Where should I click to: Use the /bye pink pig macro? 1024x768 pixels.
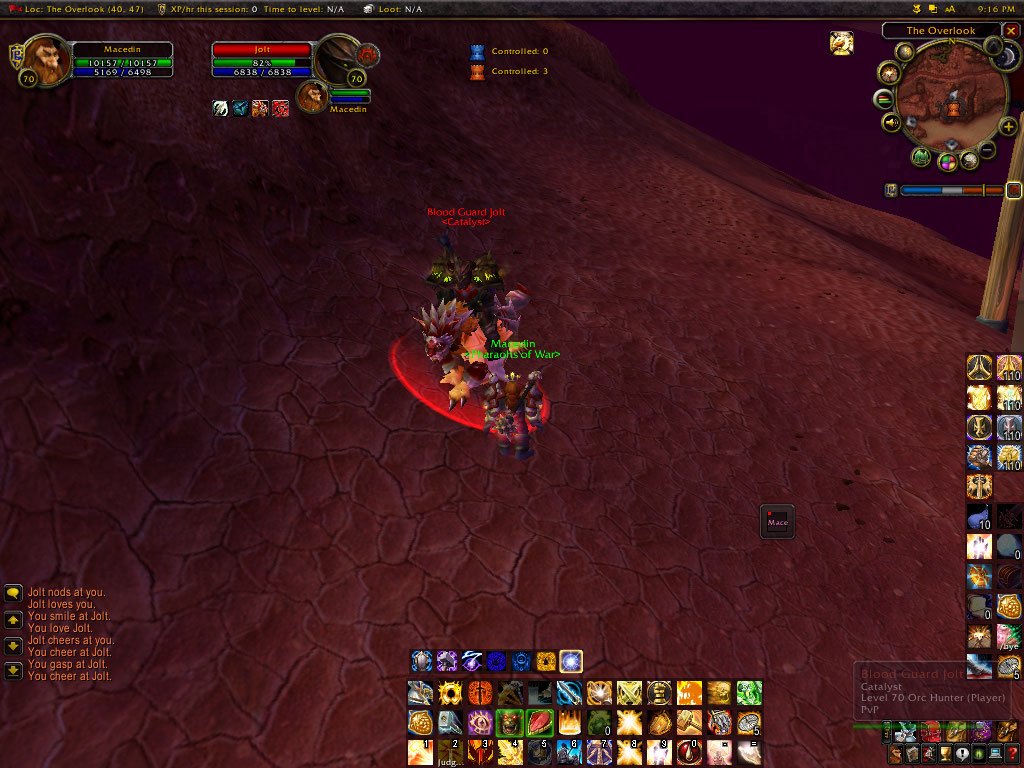(1009, 637)
